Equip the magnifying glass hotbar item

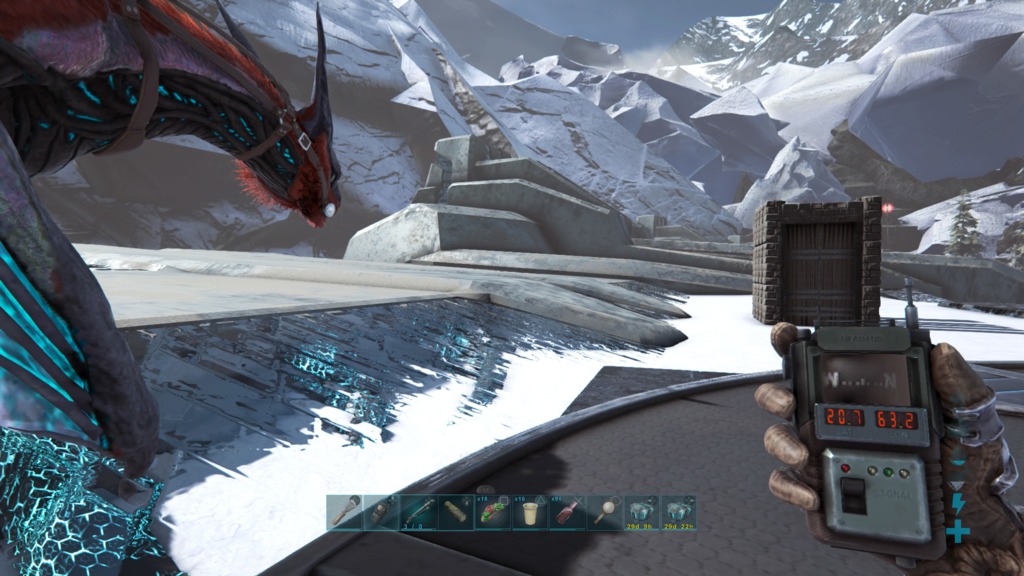point(603,512)
